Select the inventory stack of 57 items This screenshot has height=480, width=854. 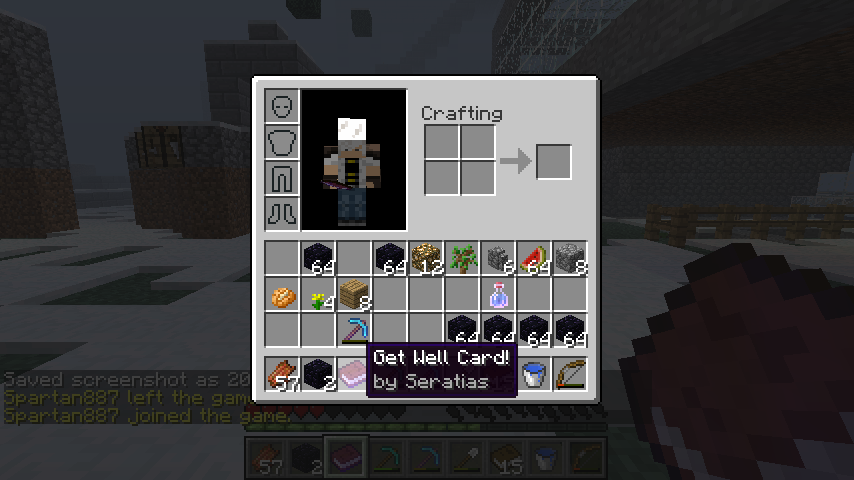282,374
